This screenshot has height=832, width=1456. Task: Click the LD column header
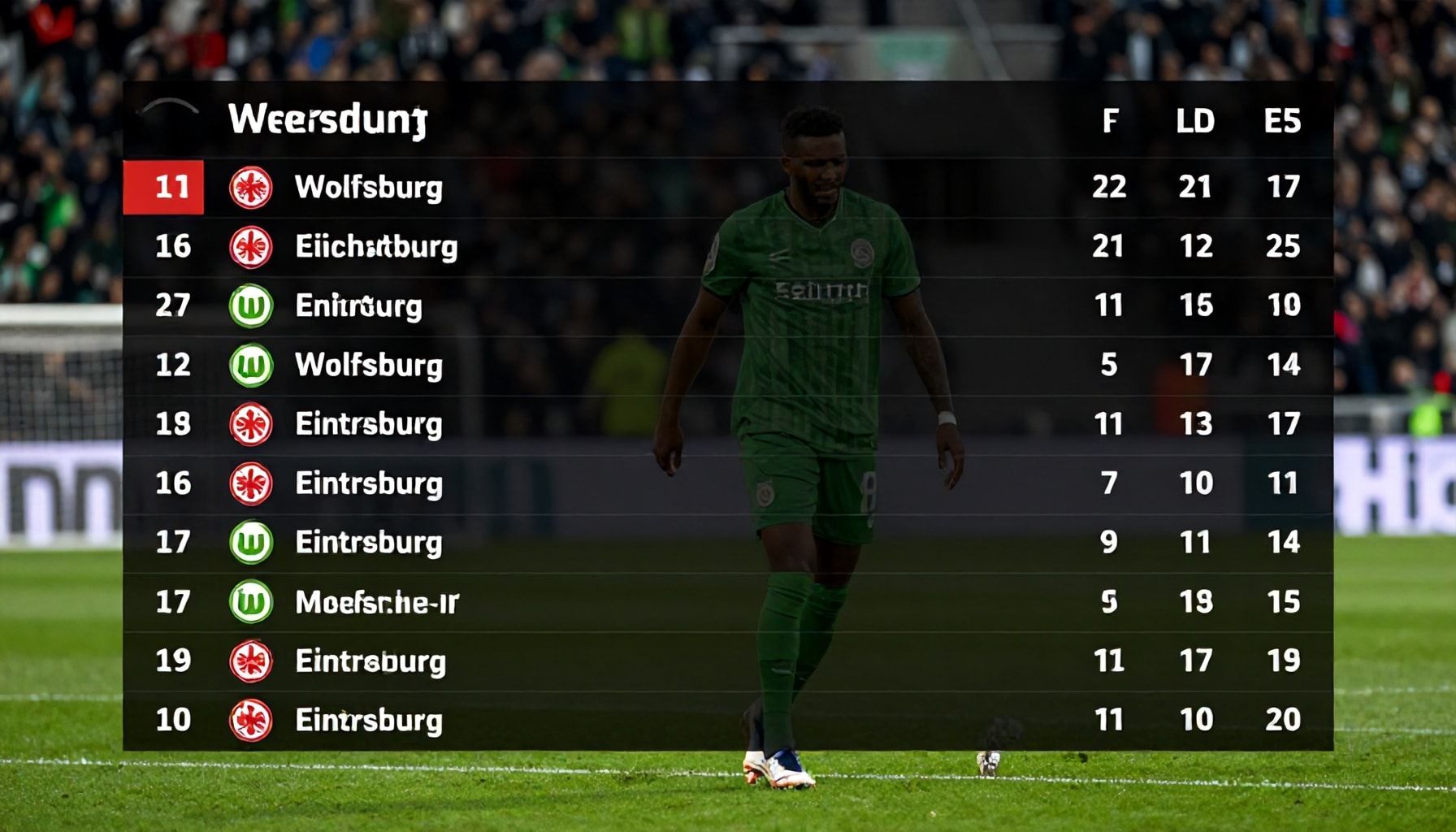(x=1195, y=122)
